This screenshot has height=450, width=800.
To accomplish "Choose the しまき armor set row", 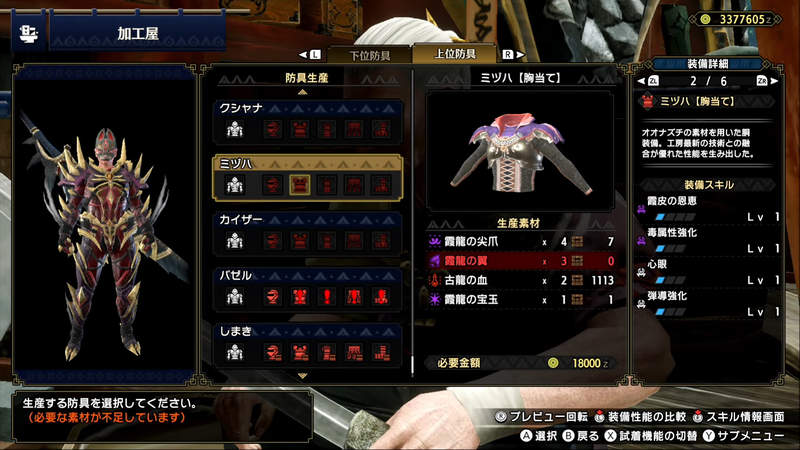I will (305, 343).
